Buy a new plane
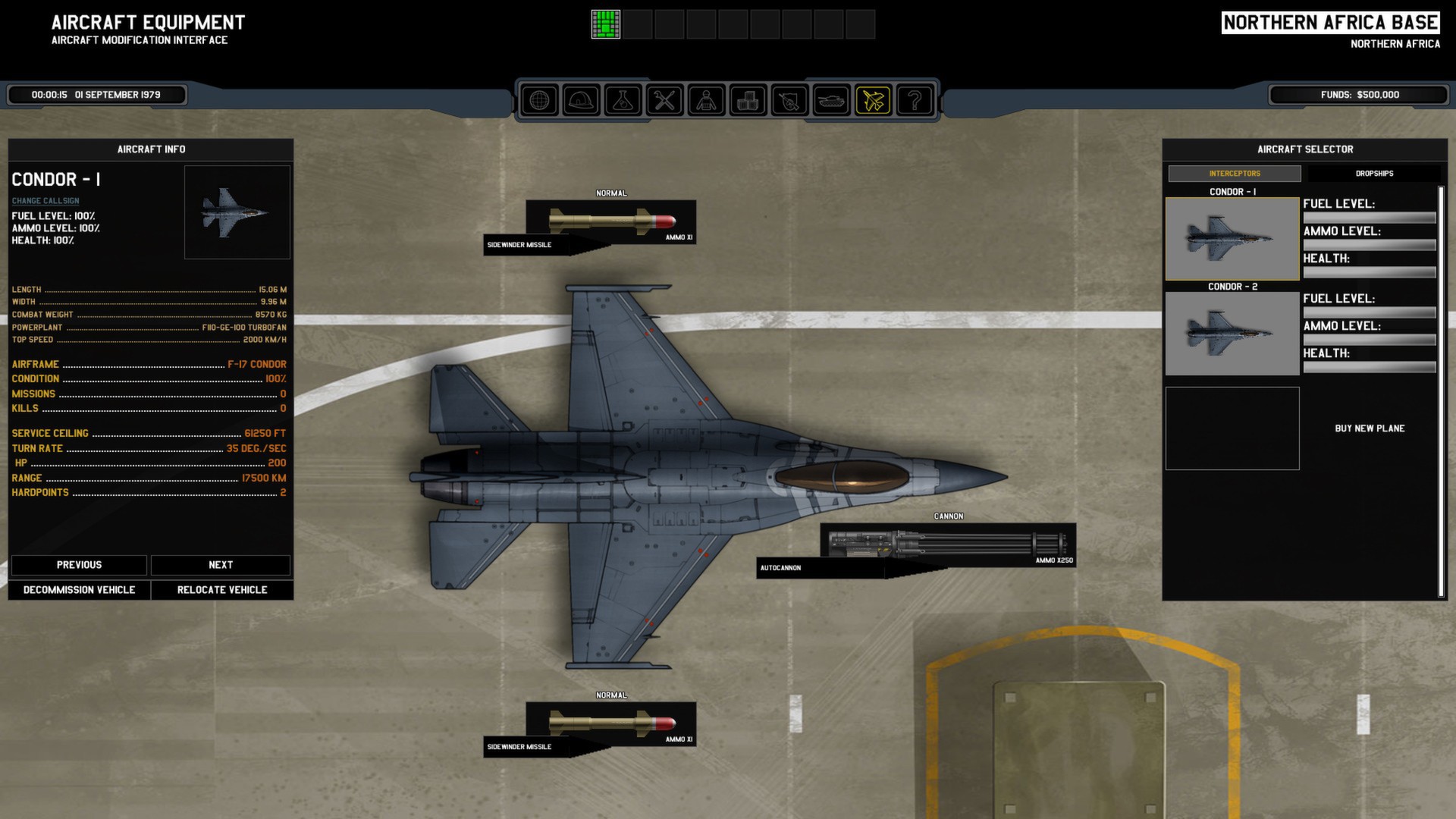The image size is (1456, 819). (x=1370, y=428)
